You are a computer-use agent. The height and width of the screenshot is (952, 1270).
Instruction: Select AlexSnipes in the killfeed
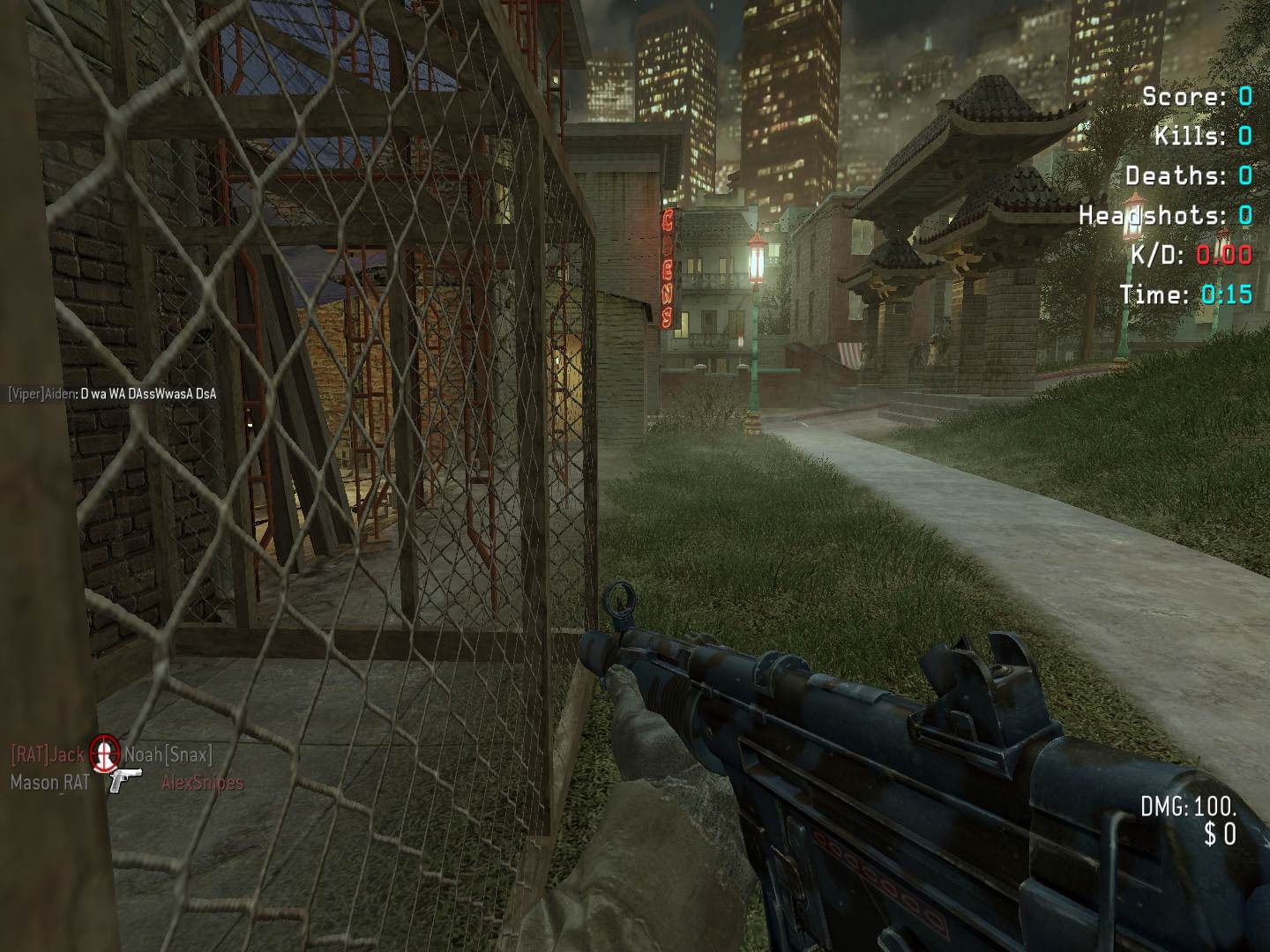pos(202,782)
